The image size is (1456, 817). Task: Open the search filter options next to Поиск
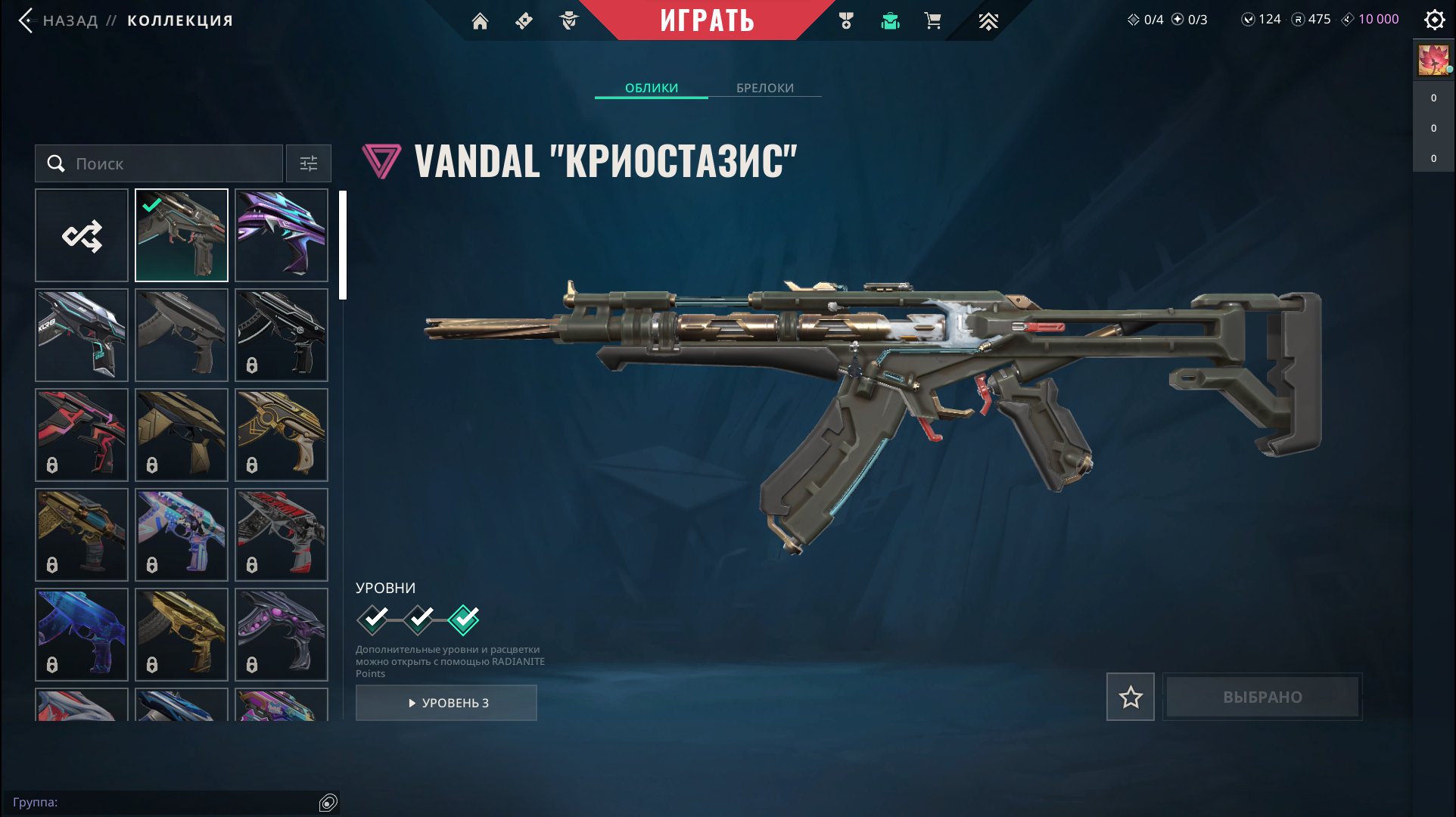[x=307, y=163]
